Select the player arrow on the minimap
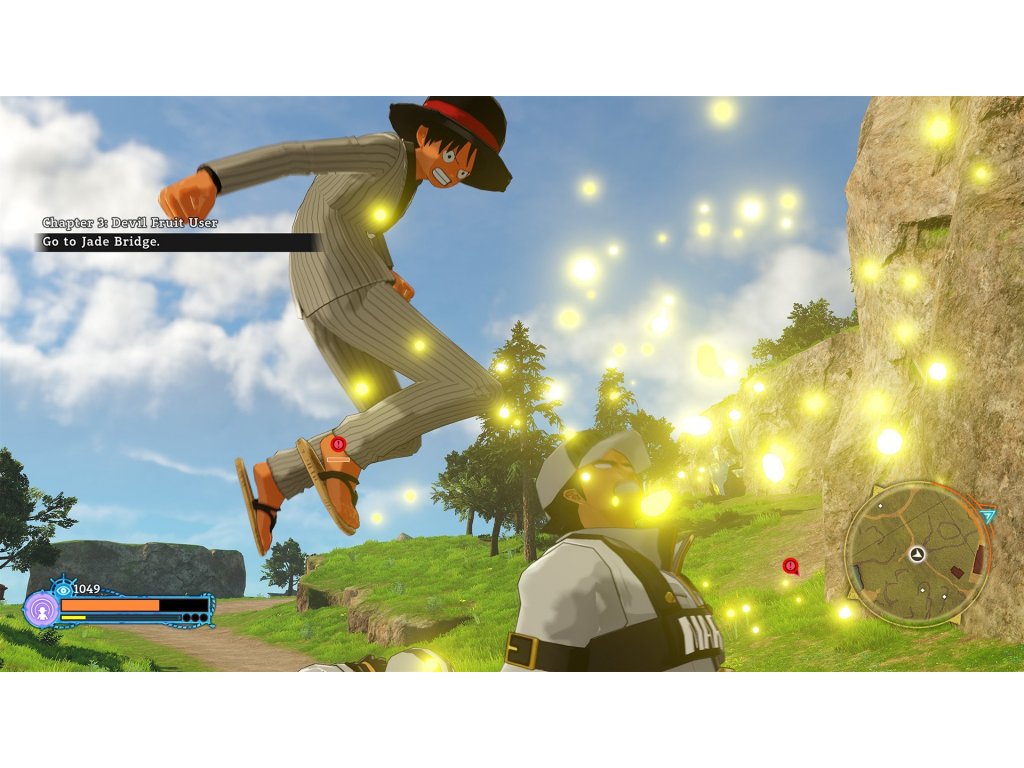1024x768 pixels. tap(917, 554)
